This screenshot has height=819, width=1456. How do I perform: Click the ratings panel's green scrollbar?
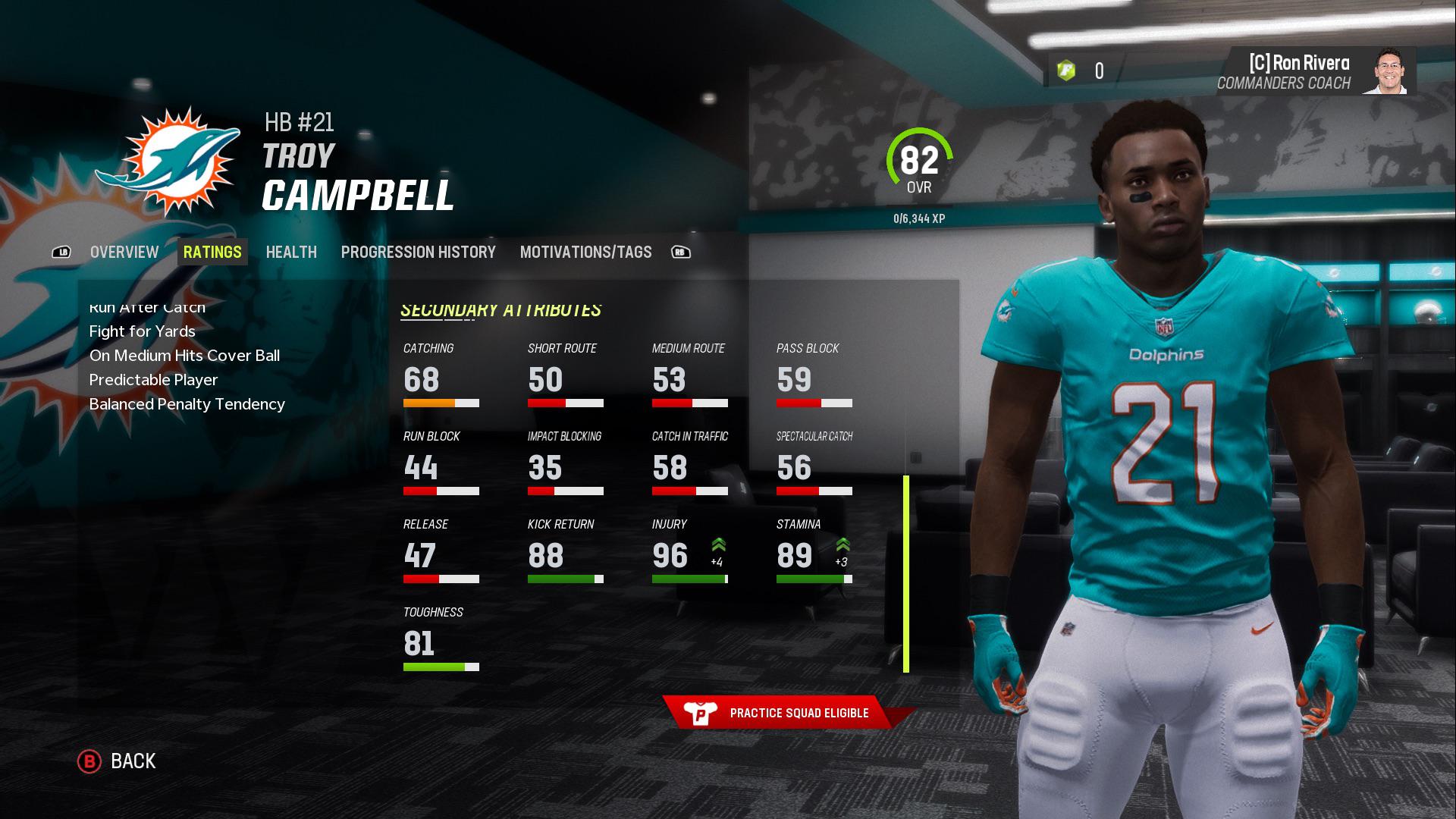(905, 573)
